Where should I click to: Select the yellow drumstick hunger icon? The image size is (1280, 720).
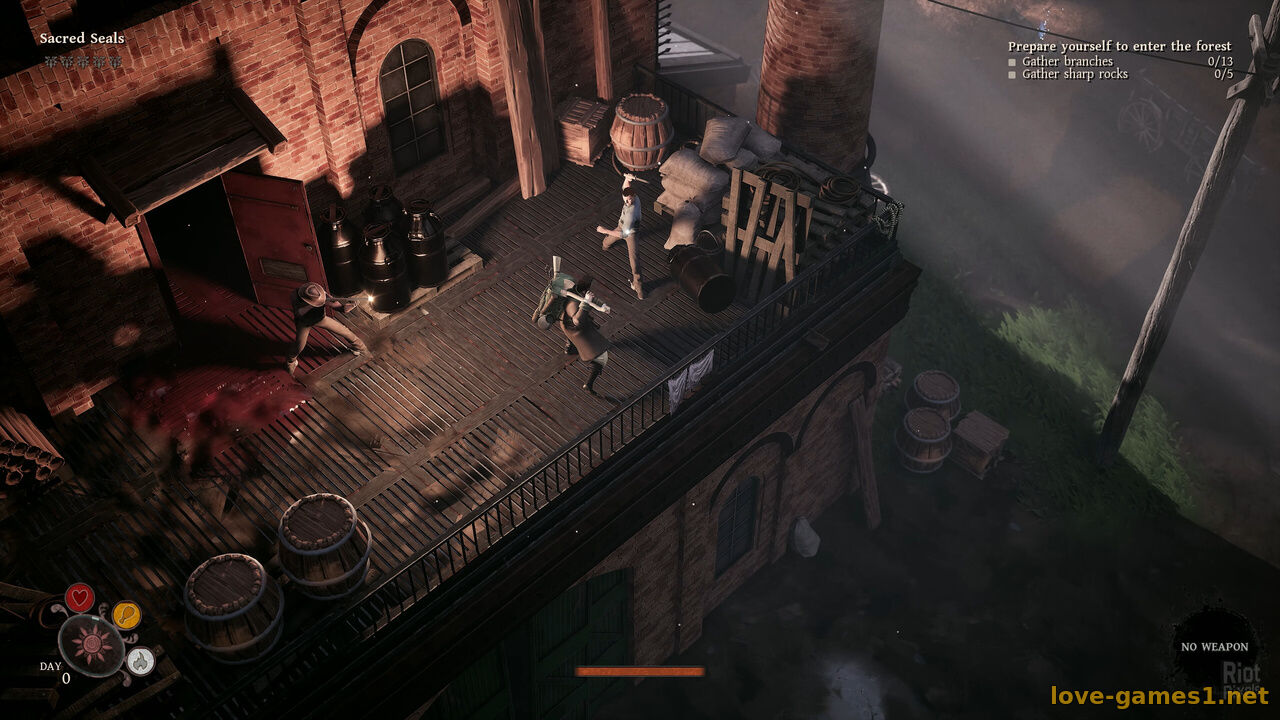[x=126, y=614]
